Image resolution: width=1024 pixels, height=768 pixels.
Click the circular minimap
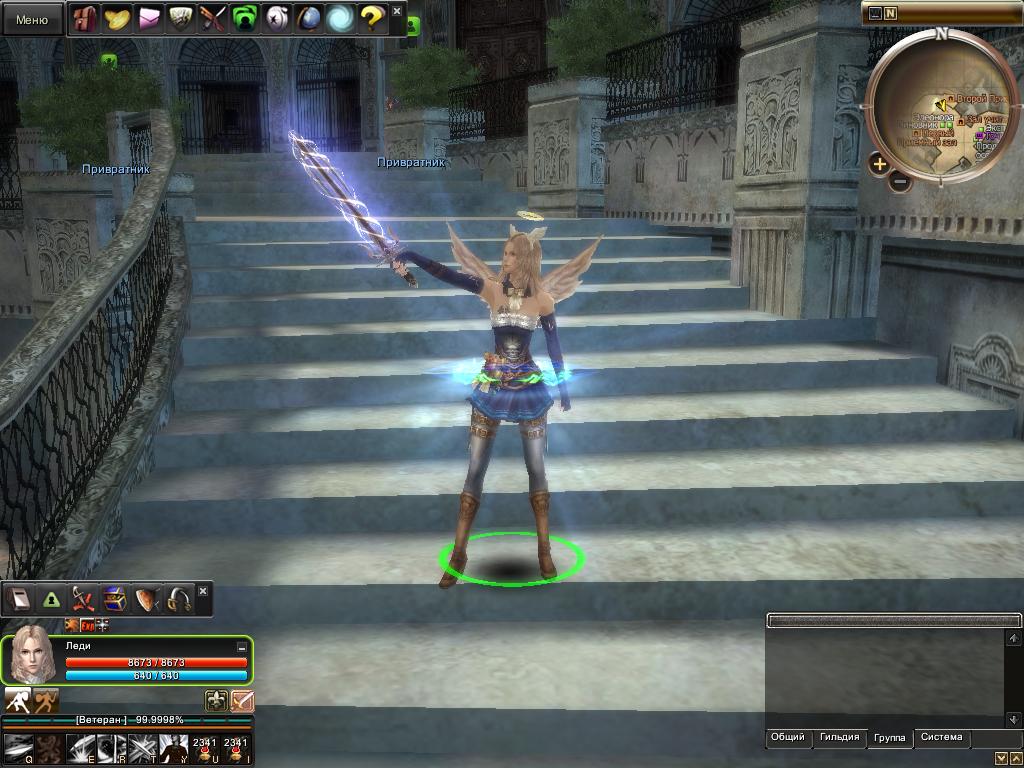[940, 108]
